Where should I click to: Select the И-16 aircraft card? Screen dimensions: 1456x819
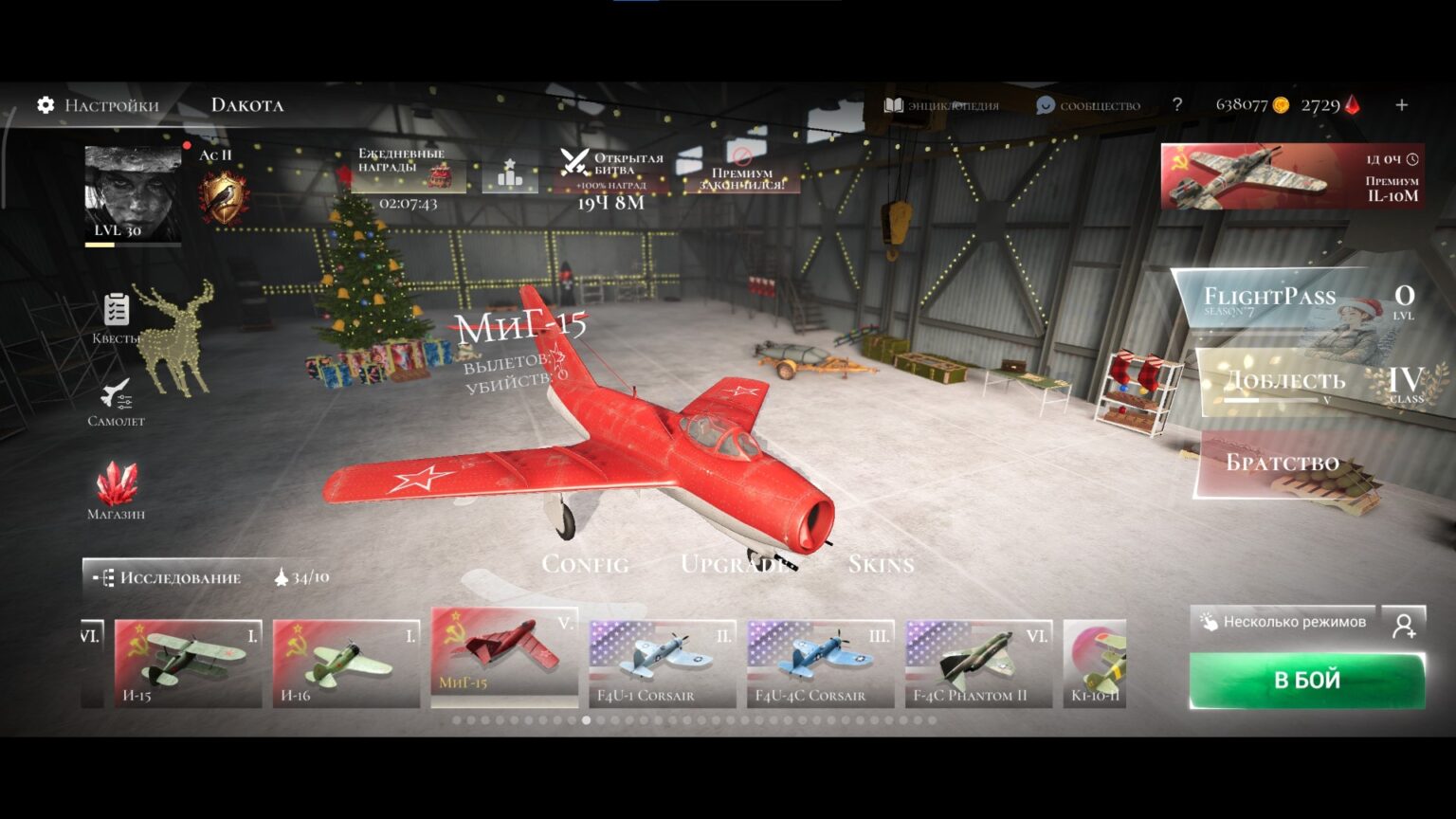pos(346,664)
